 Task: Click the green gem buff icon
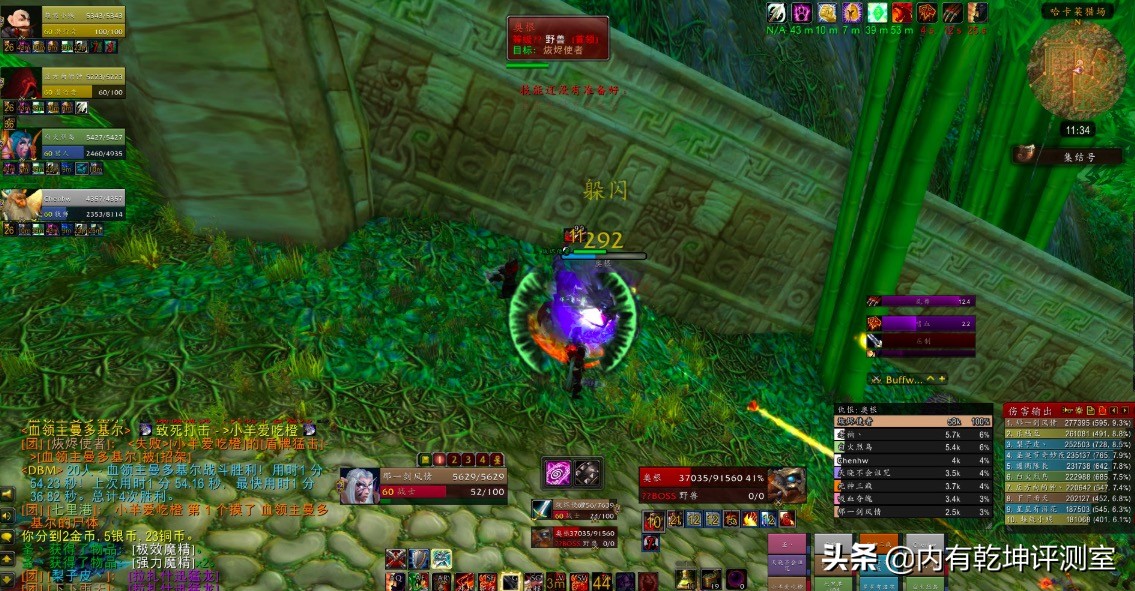[x=877, y=13]
